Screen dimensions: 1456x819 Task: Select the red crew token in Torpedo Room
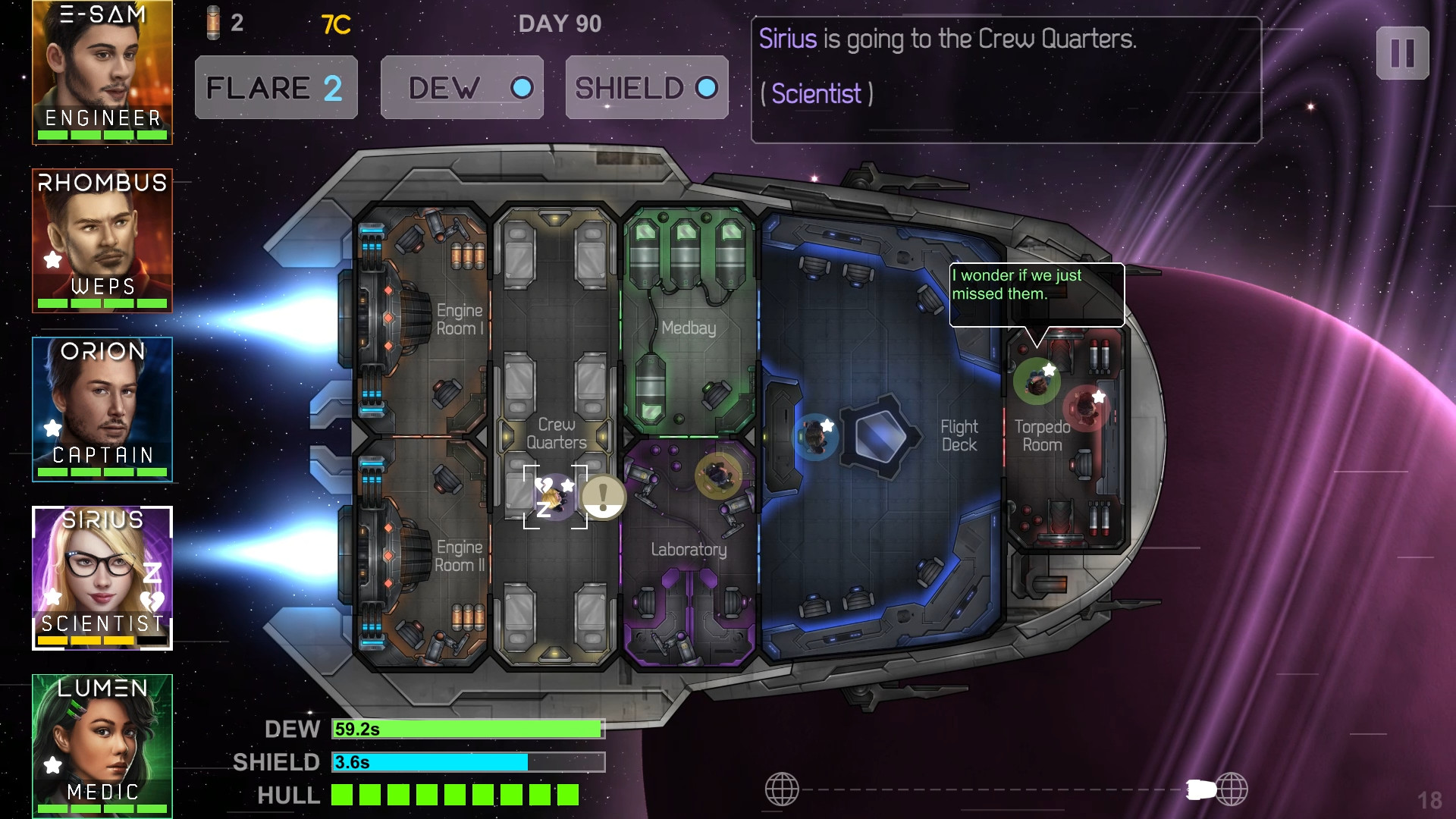(1085, 407)
